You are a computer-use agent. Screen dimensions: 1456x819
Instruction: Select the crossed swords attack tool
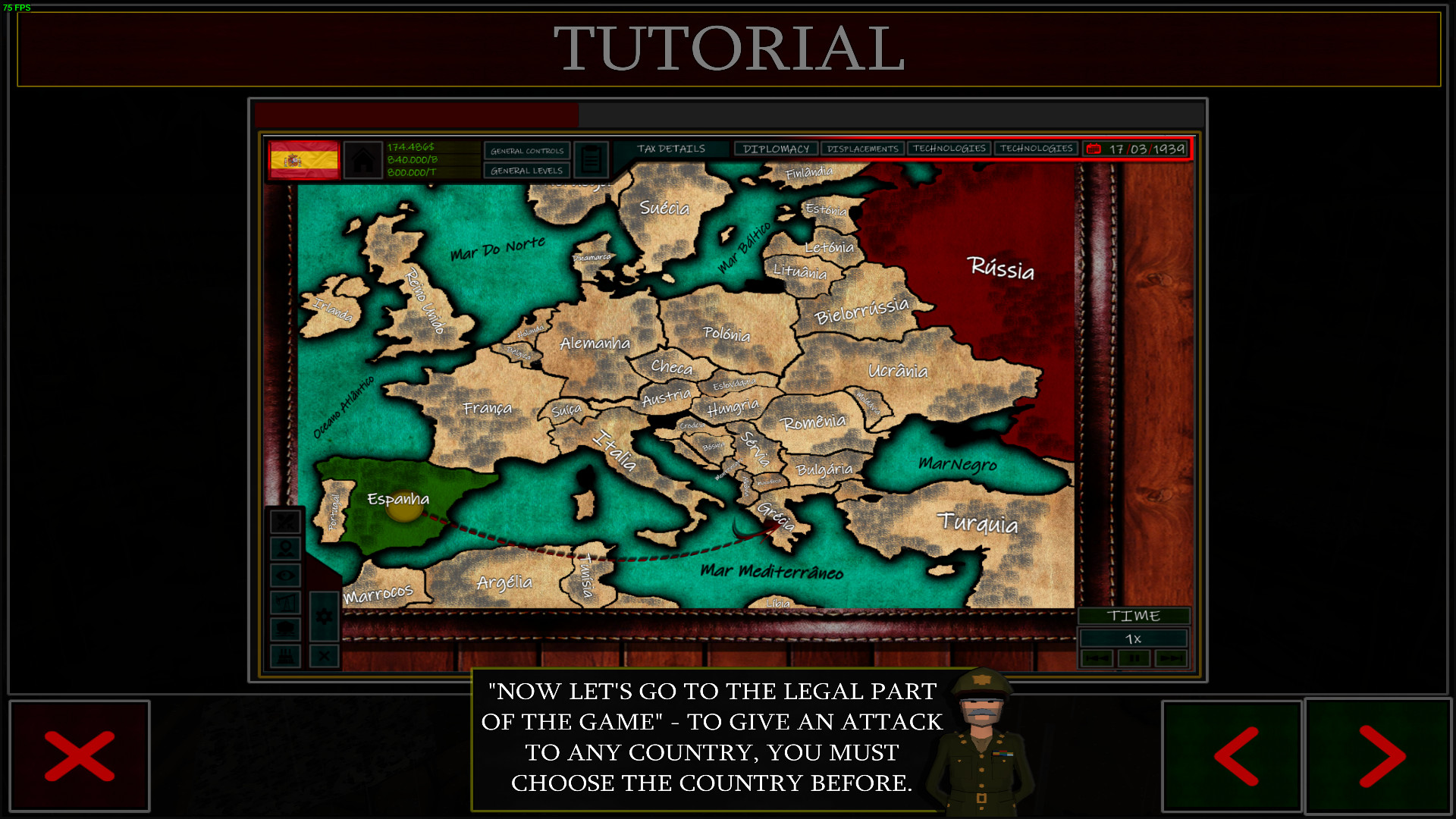[286, 522]
